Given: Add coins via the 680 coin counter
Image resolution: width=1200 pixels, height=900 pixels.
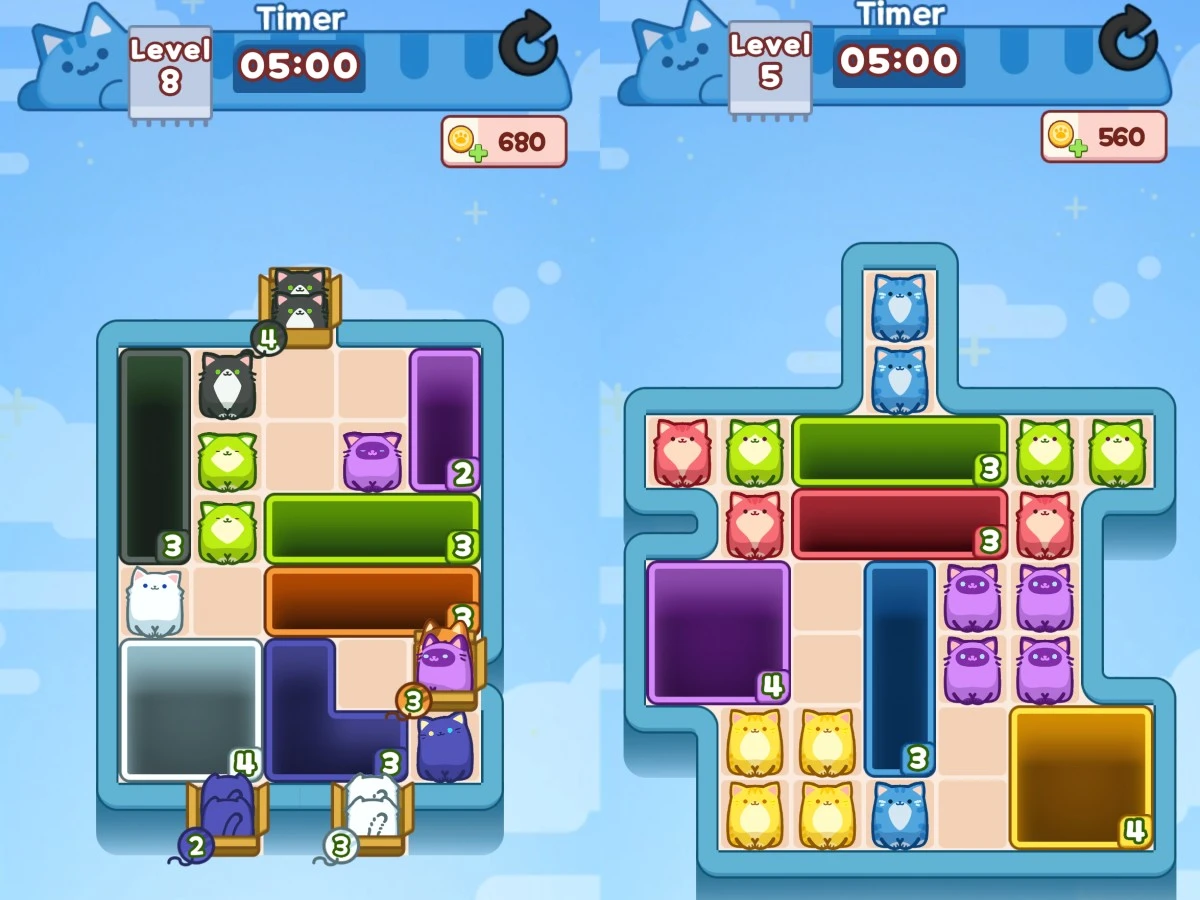Looking at the screenshot, I should 504,142.
